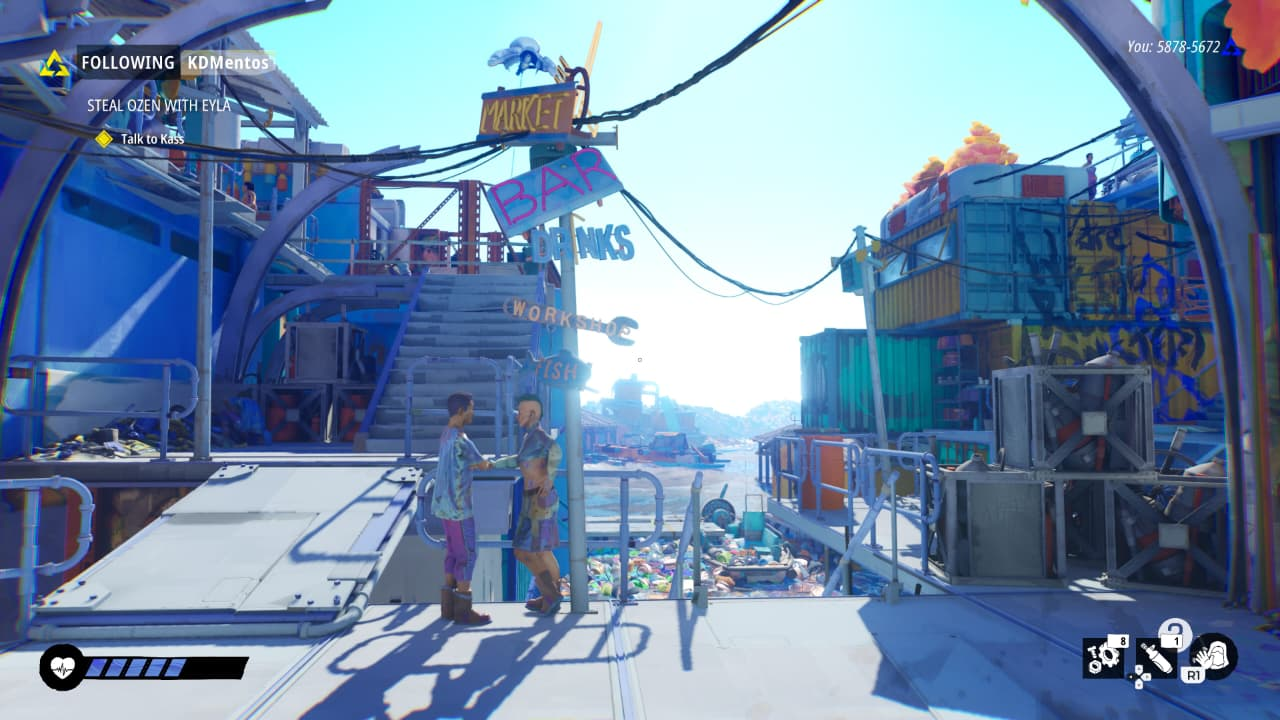Select the gears and scrap parts slot
1280x720 pixels.
coord(1104,657)
